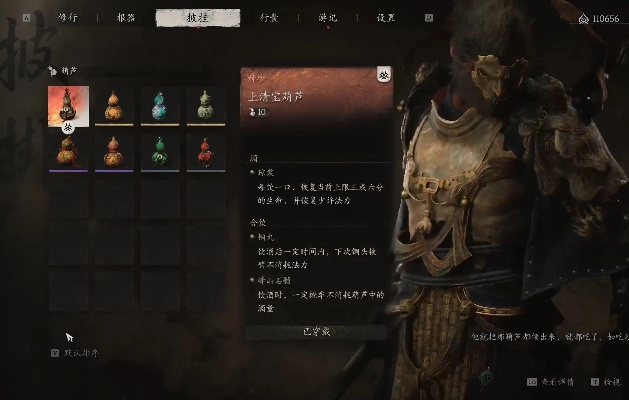This screenshot has height=400, width=629.
Task: Open the 根器 tab
Action: (126, 17)
